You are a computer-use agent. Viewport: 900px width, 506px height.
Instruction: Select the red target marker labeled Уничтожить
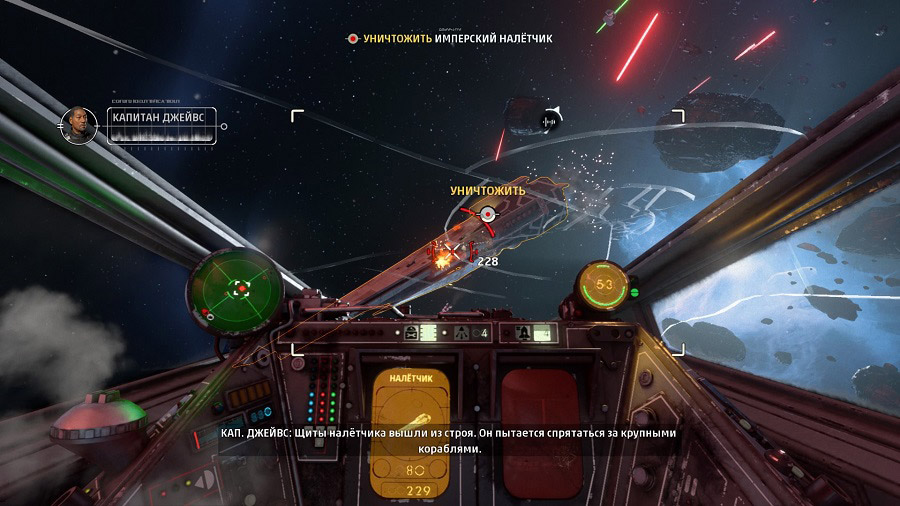point(487,213)
